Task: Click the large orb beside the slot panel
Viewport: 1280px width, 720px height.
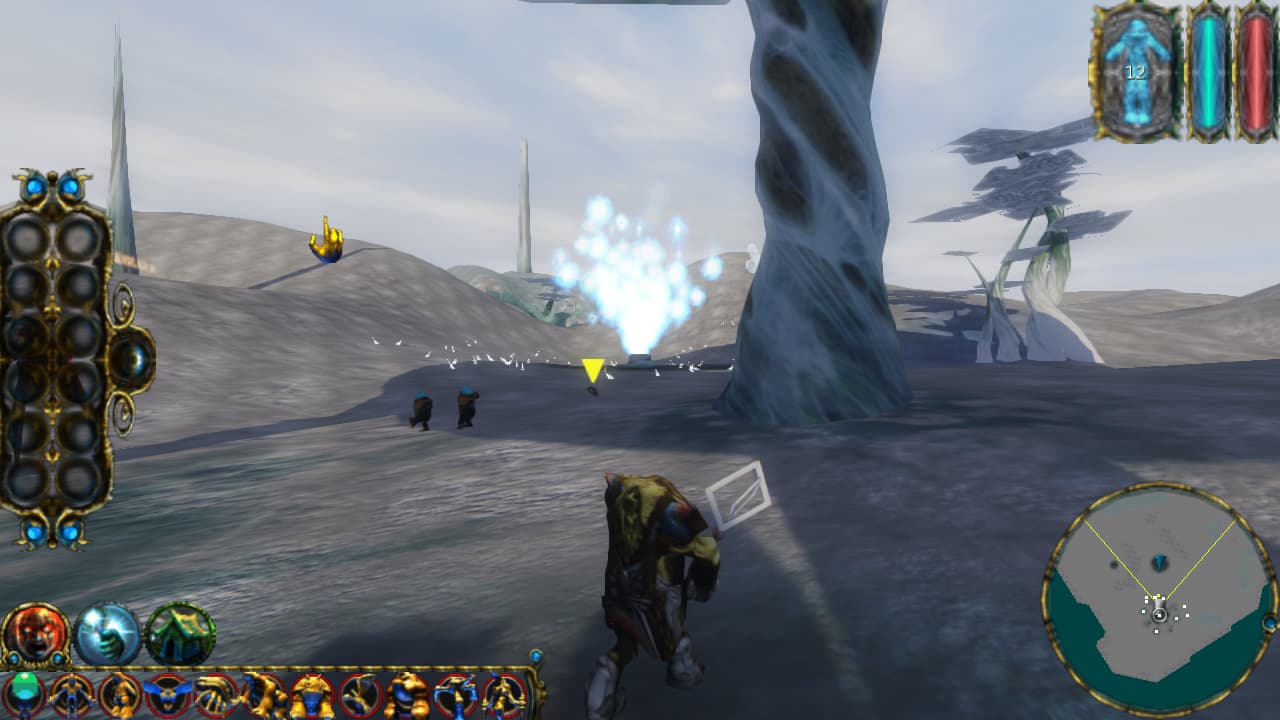Action: click(132, 357)
